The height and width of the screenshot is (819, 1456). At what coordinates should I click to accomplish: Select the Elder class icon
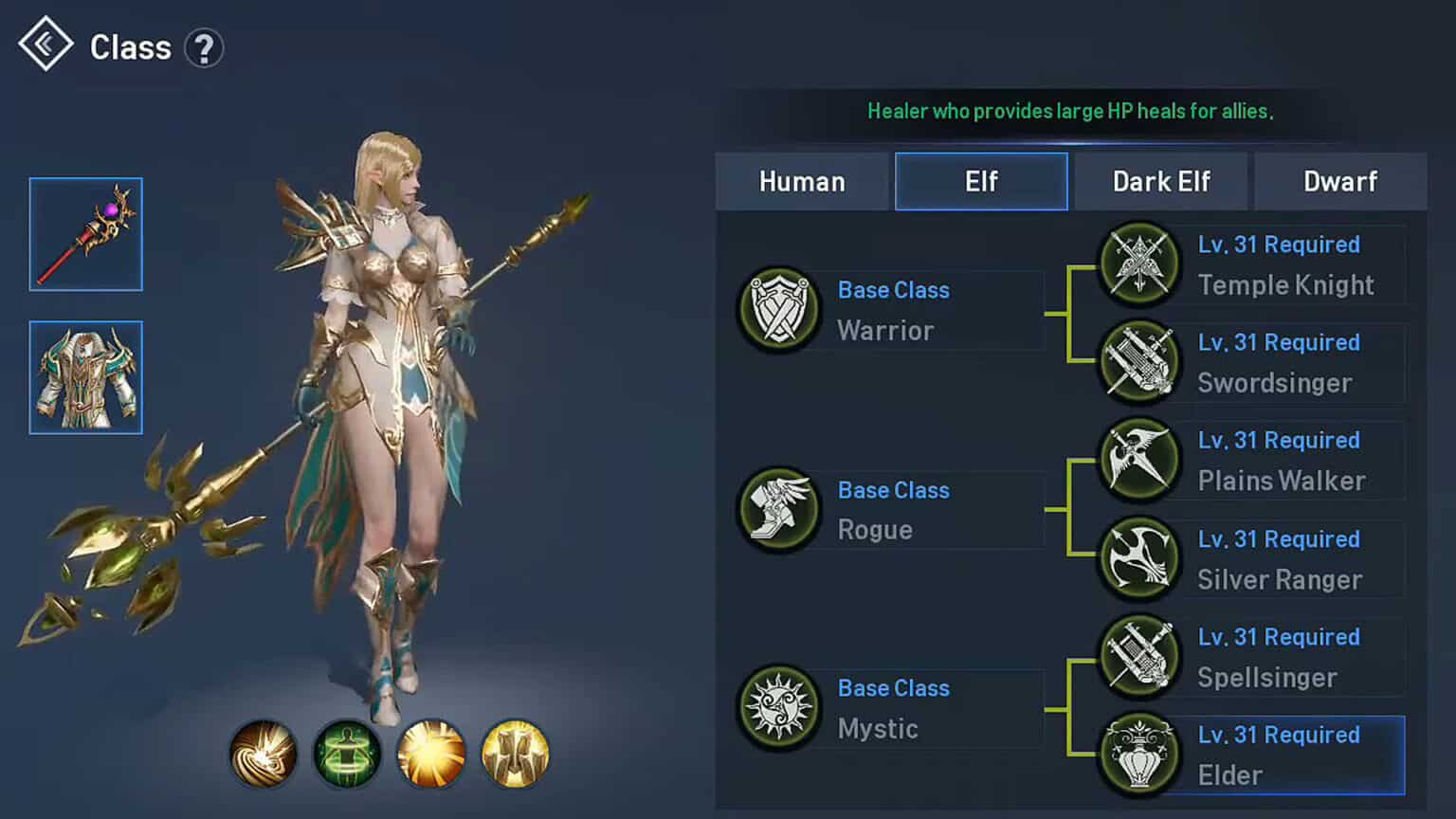[x=1138, y=755]
